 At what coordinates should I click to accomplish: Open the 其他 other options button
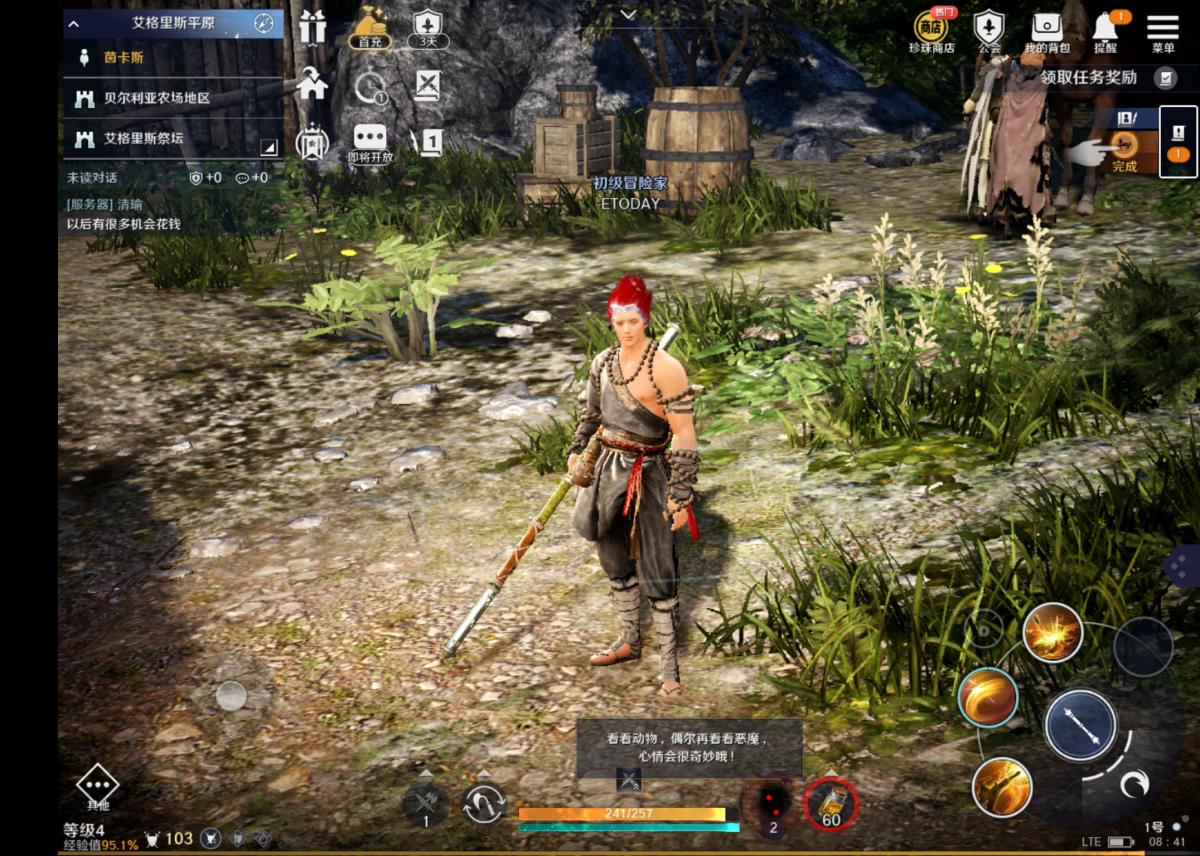coord(97,787)
